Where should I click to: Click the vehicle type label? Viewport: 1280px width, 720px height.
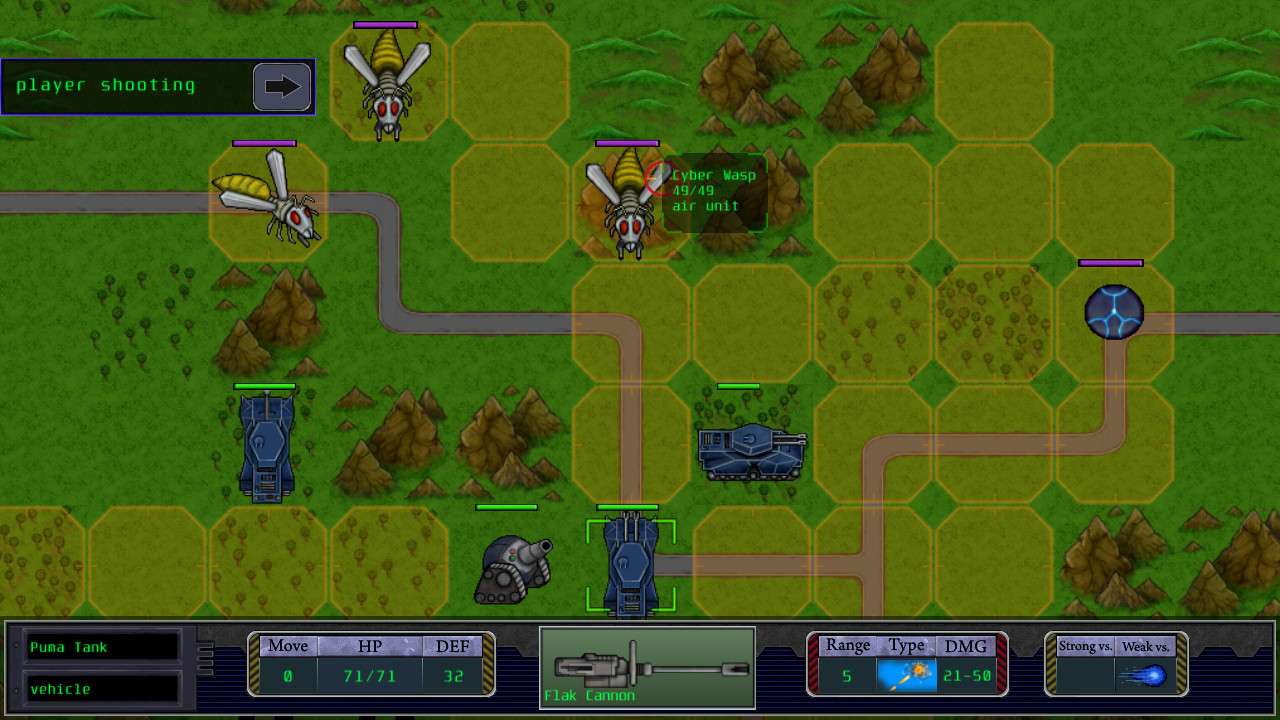(x=100, y=689)
